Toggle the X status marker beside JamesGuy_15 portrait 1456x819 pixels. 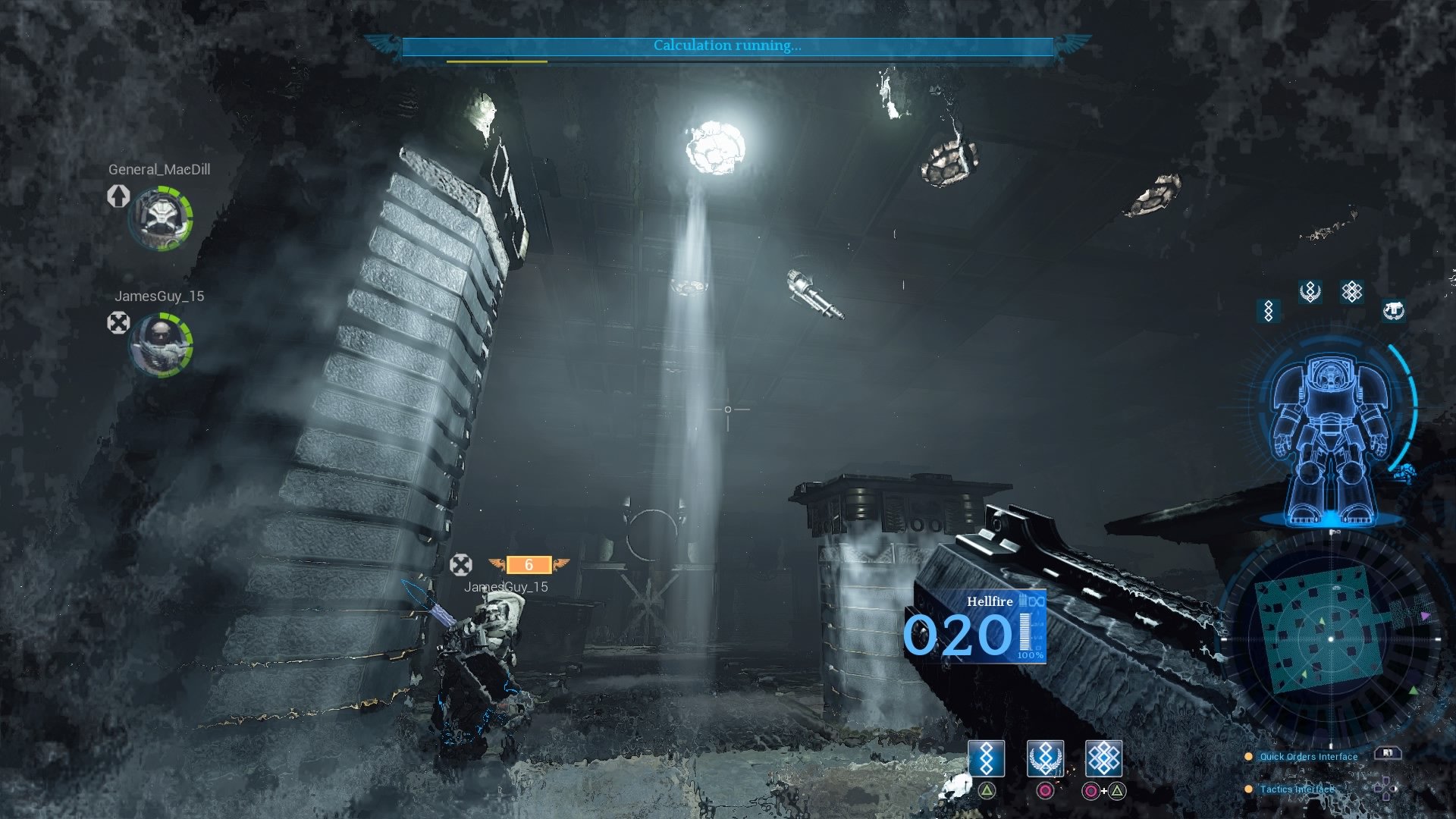[x=118, y=324]
